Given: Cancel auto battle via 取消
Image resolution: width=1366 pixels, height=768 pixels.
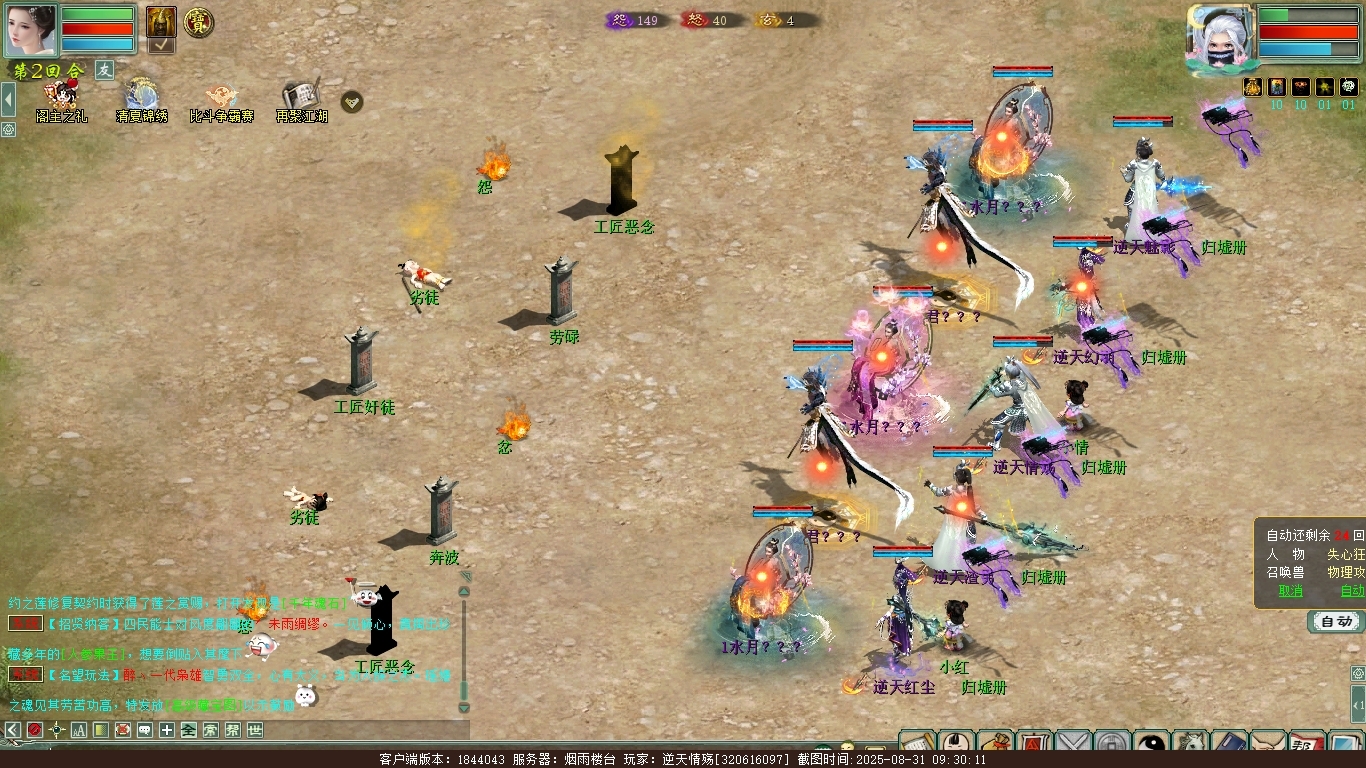Looking at the screenshot, I should (1291, 591).
